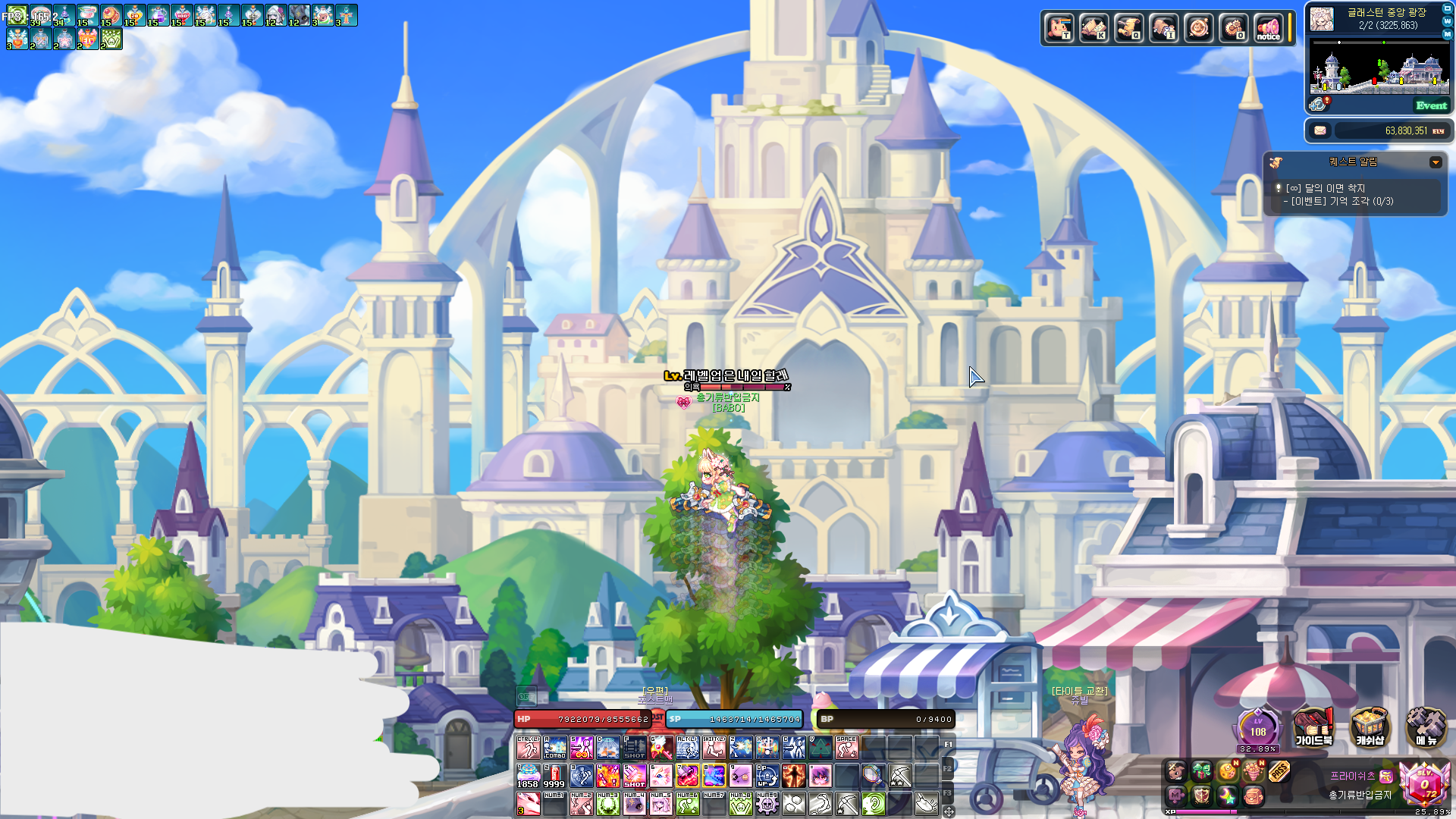Collapse the 퀘스트 알림 quest alert dropdown

1435,162
